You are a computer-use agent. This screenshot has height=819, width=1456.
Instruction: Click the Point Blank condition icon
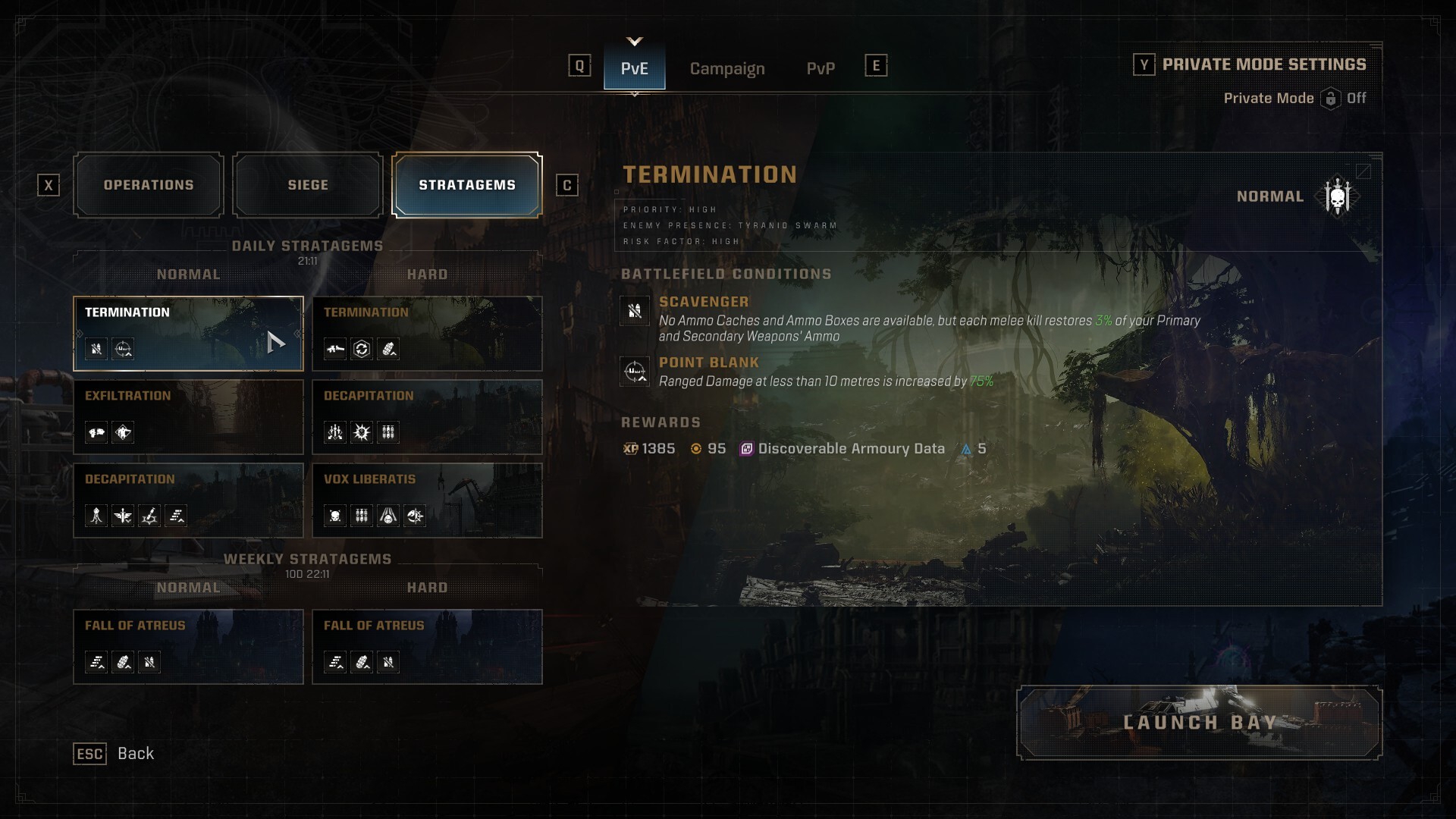click(x=635, y=372)
